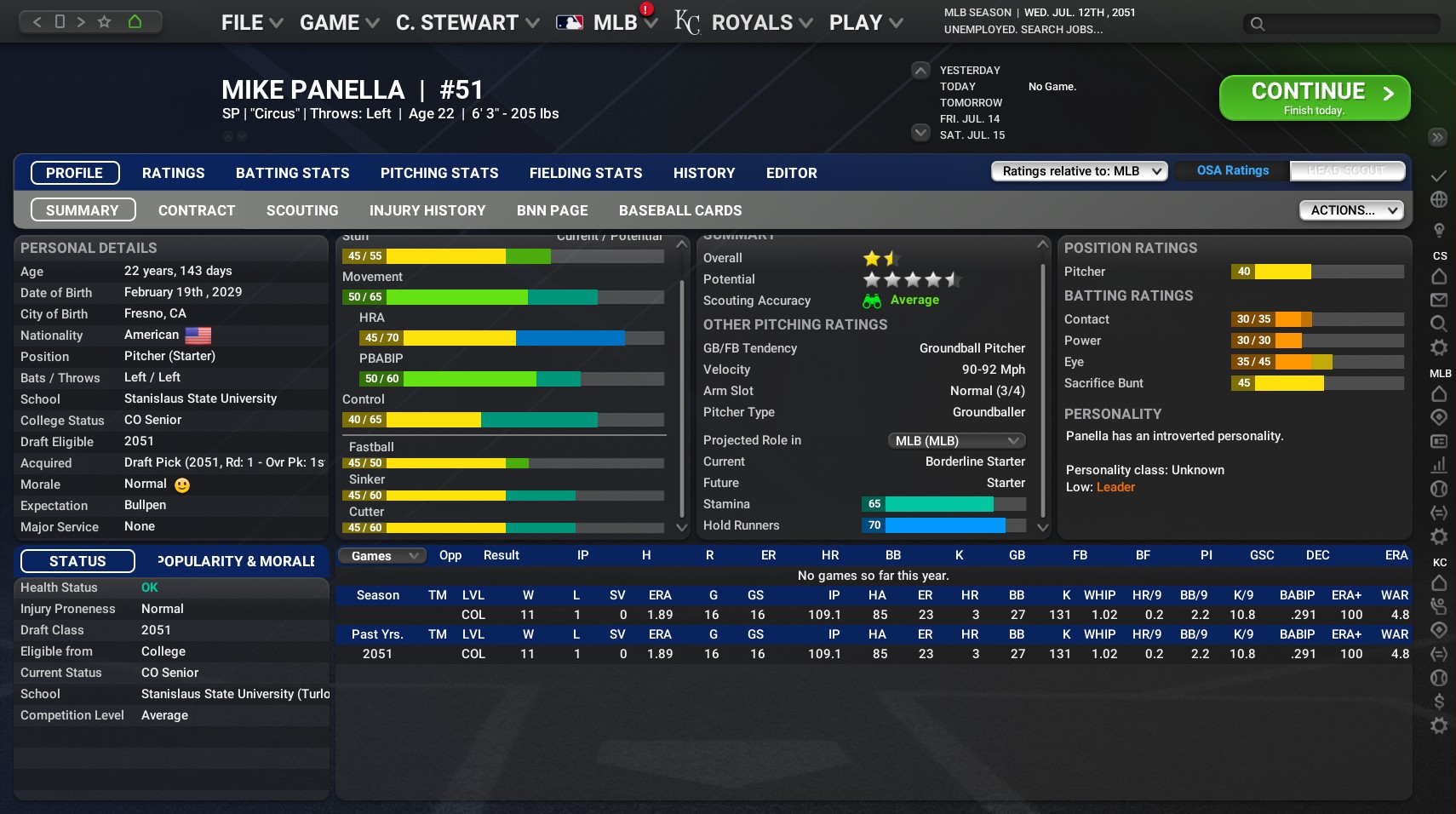Switch ratings to HEAD SCOUT

1346,170
